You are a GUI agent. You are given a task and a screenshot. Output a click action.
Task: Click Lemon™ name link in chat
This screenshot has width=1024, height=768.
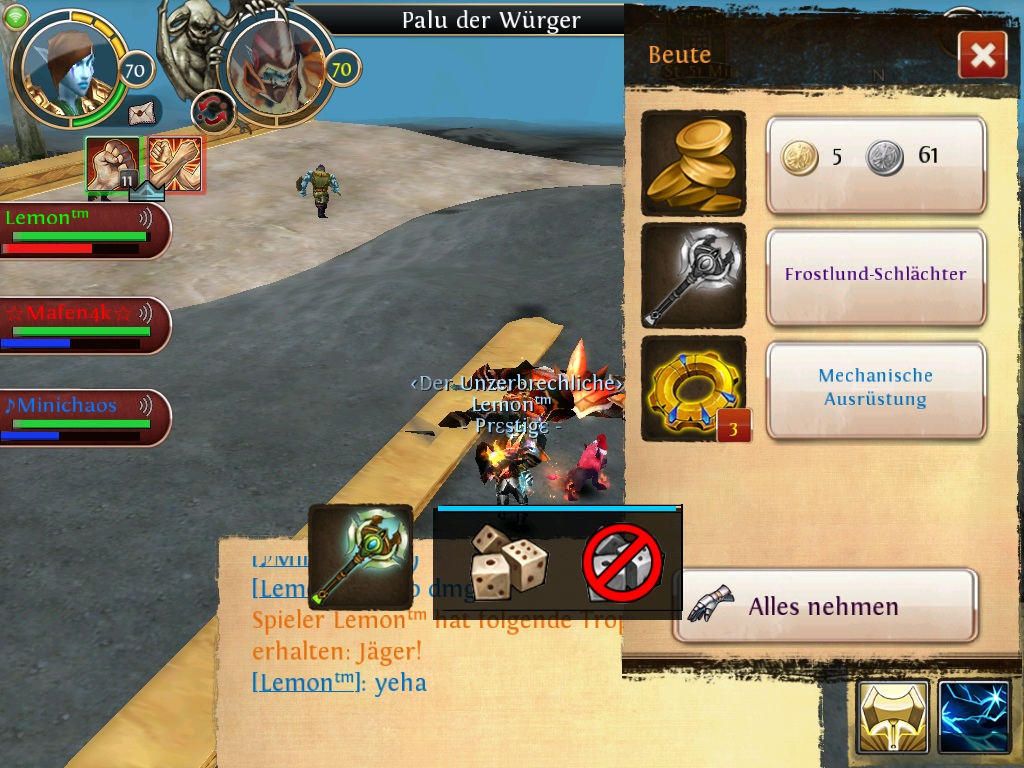coord(304,683)
